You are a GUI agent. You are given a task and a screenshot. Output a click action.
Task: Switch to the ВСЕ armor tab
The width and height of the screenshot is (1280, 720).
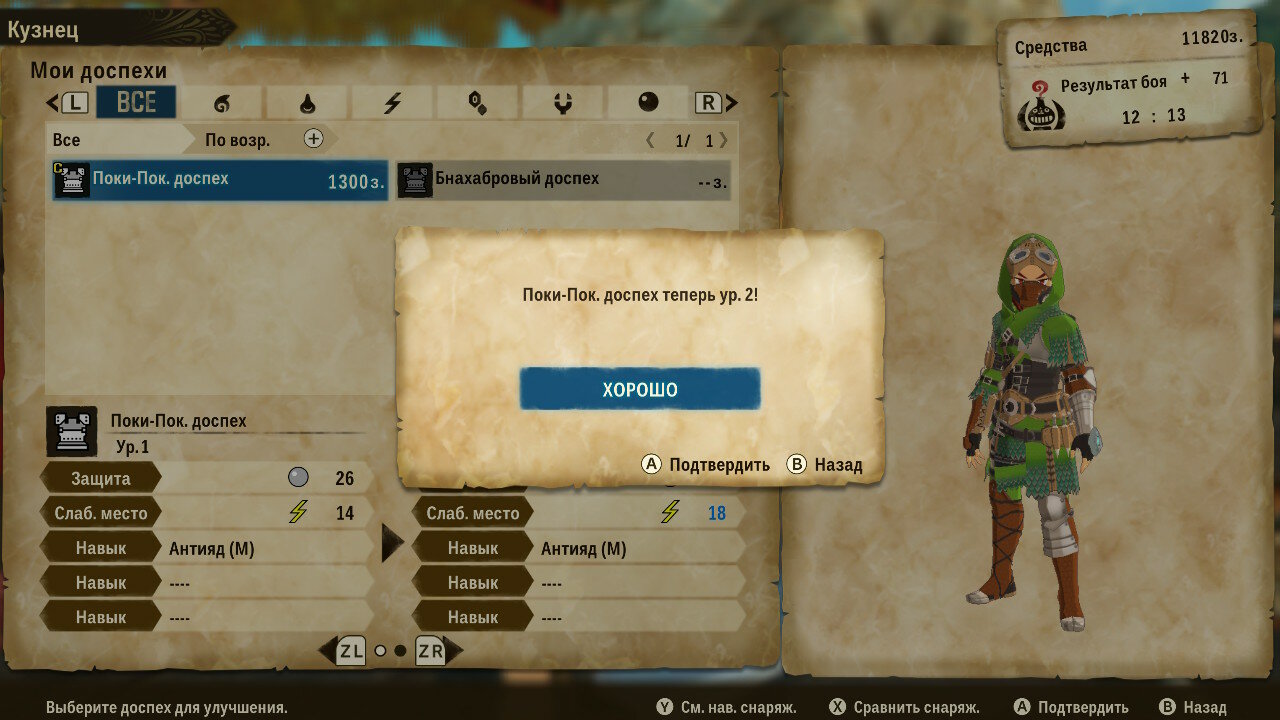[x=136, y=102]
